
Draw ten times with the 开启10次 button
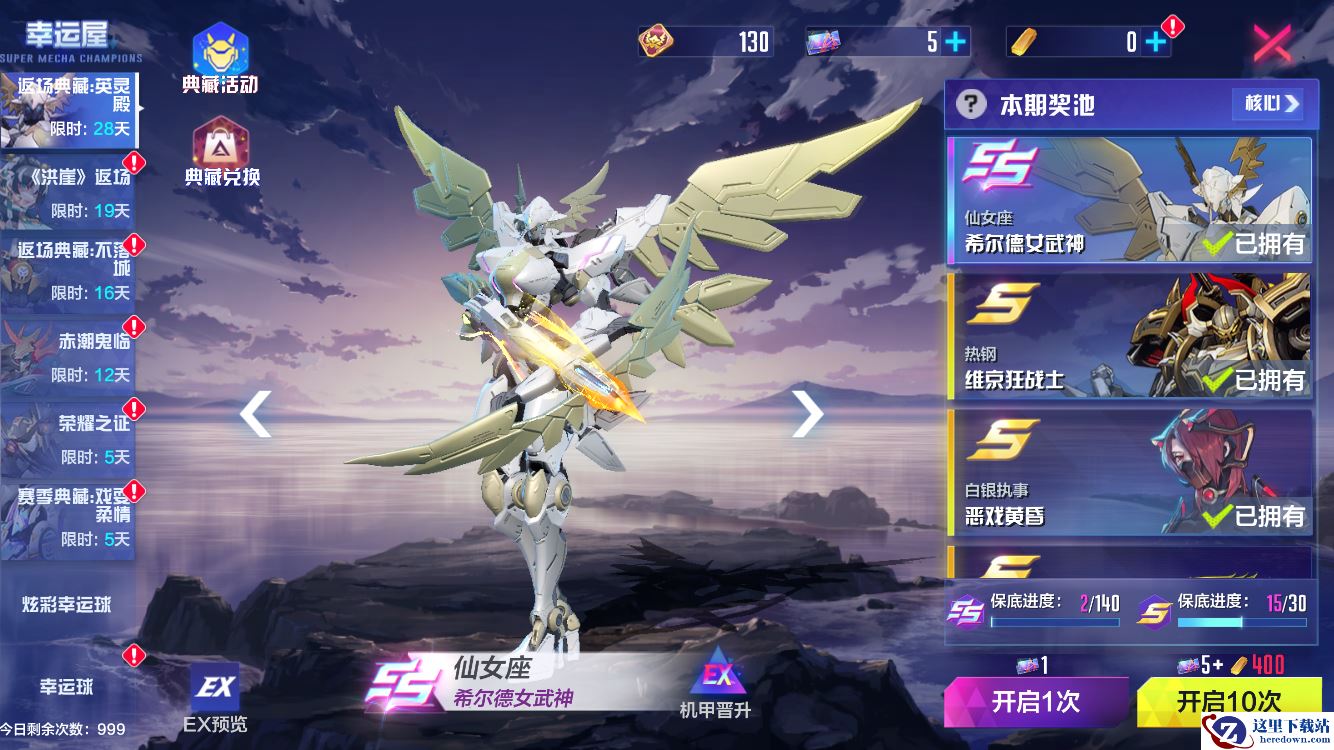coord(1227,700)
